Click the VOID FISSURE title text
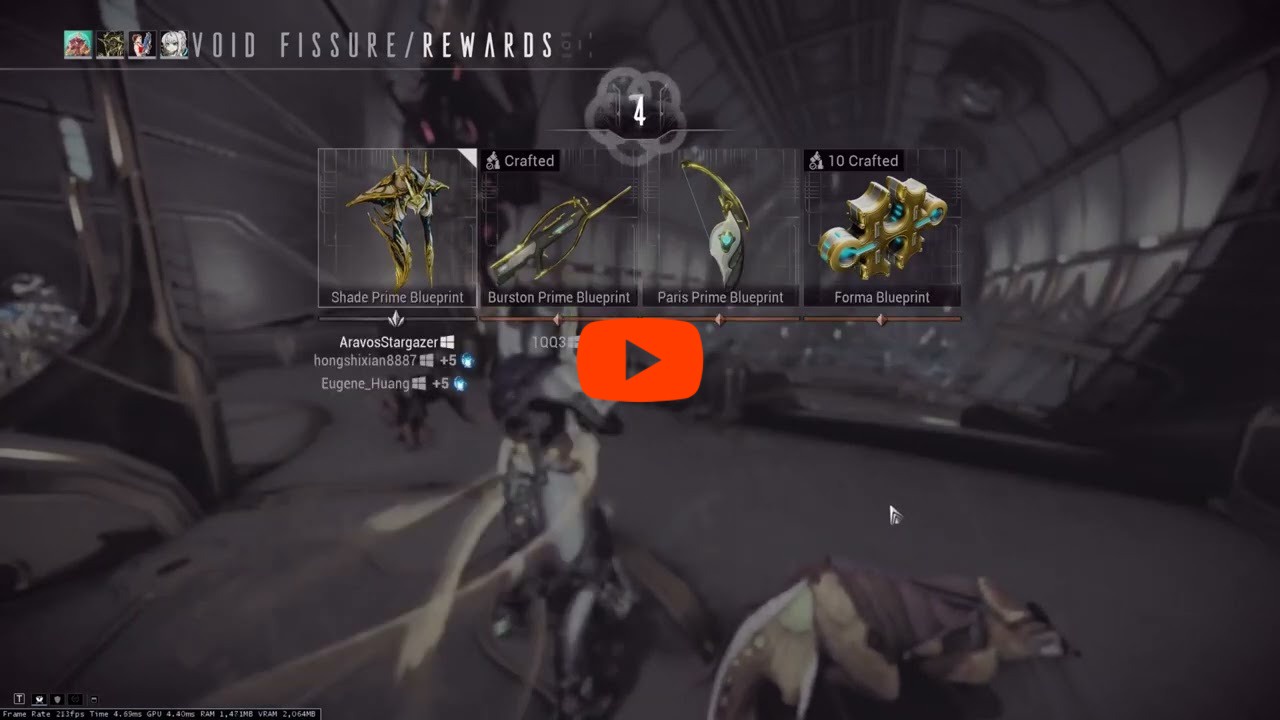Image resolution: width=1280 pixels, height=720 pixels. pos(300,45)
